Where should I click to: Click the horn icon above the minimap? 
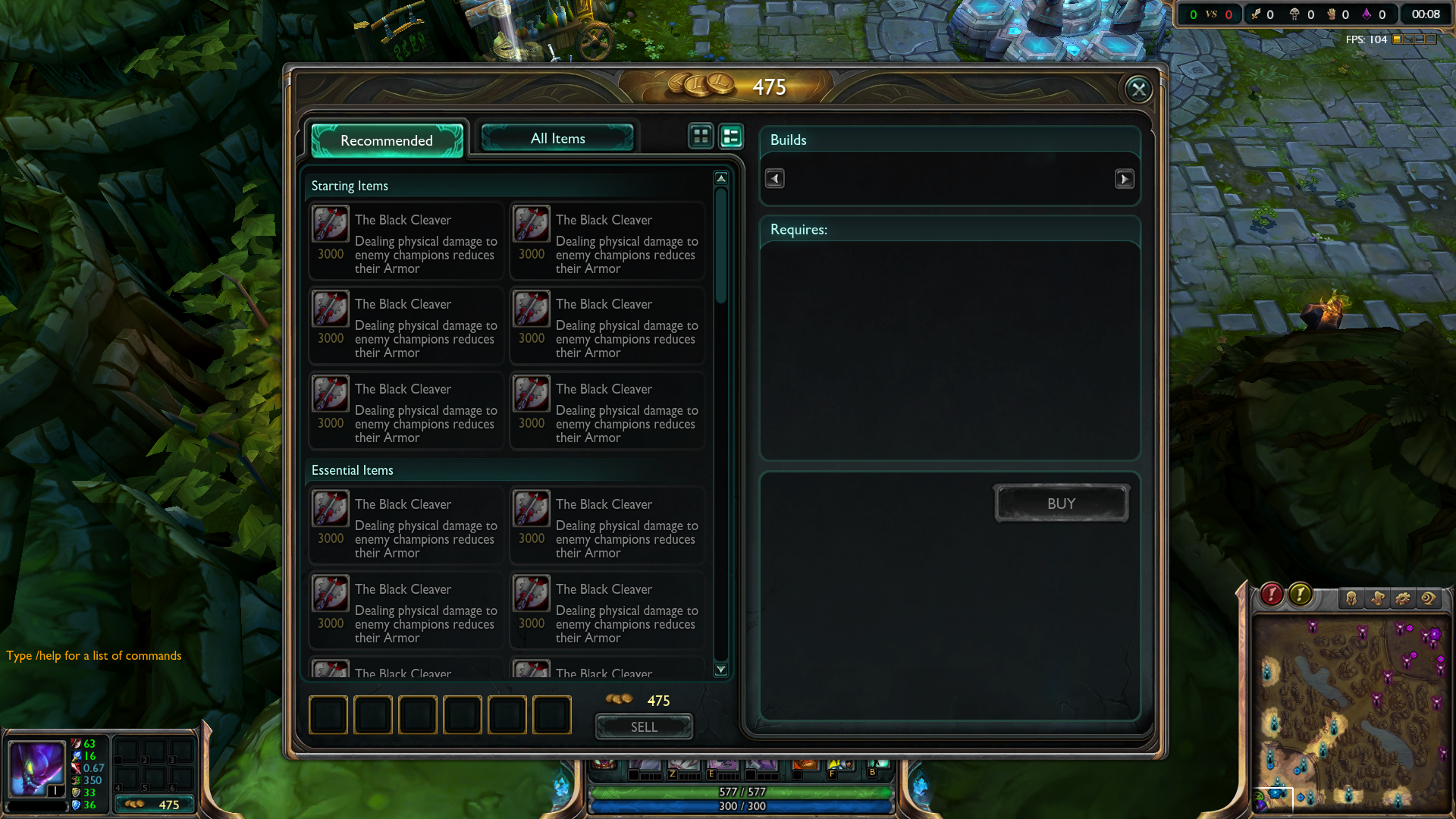tap(1377, 599)
